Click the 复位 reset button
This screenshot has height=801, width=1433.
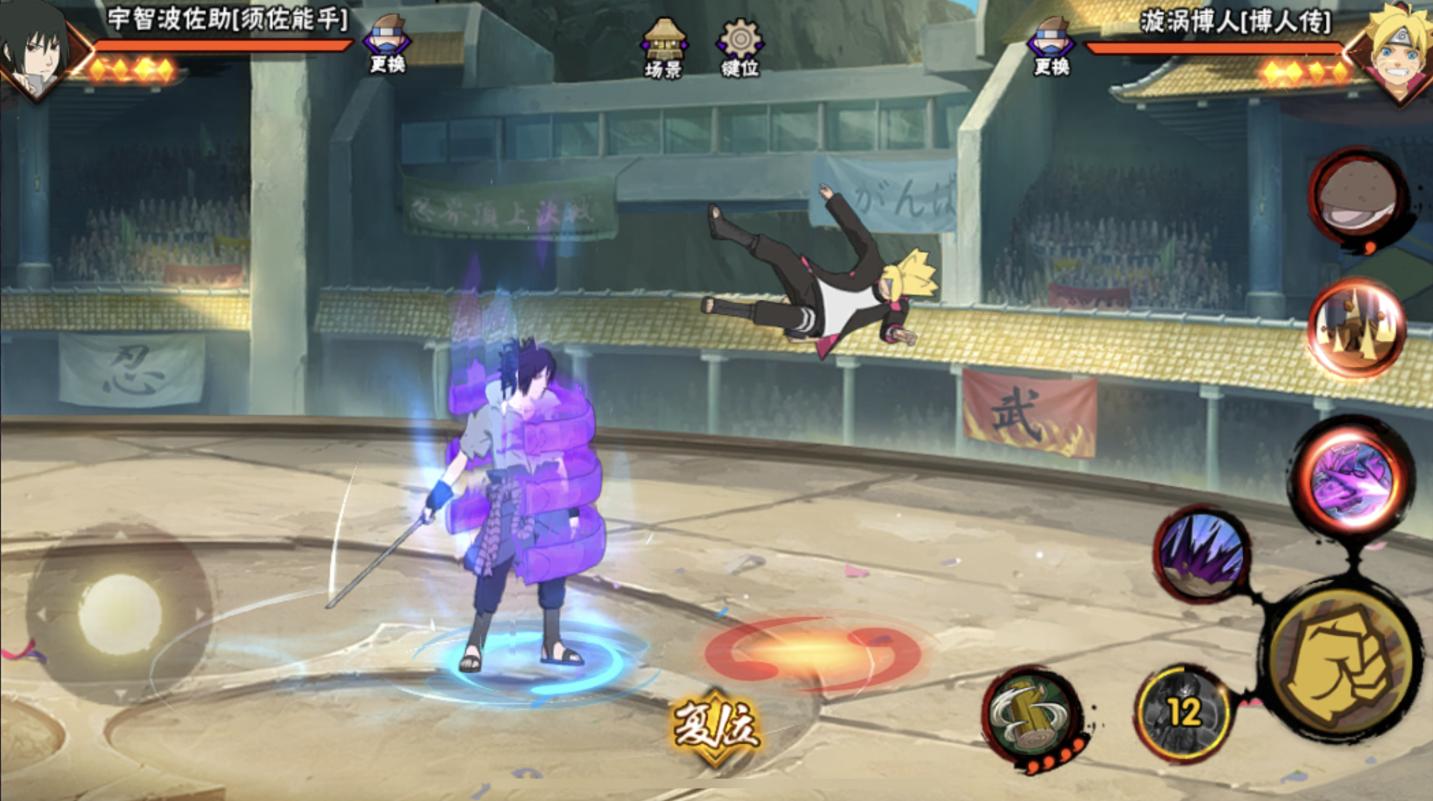coord(717,728)
